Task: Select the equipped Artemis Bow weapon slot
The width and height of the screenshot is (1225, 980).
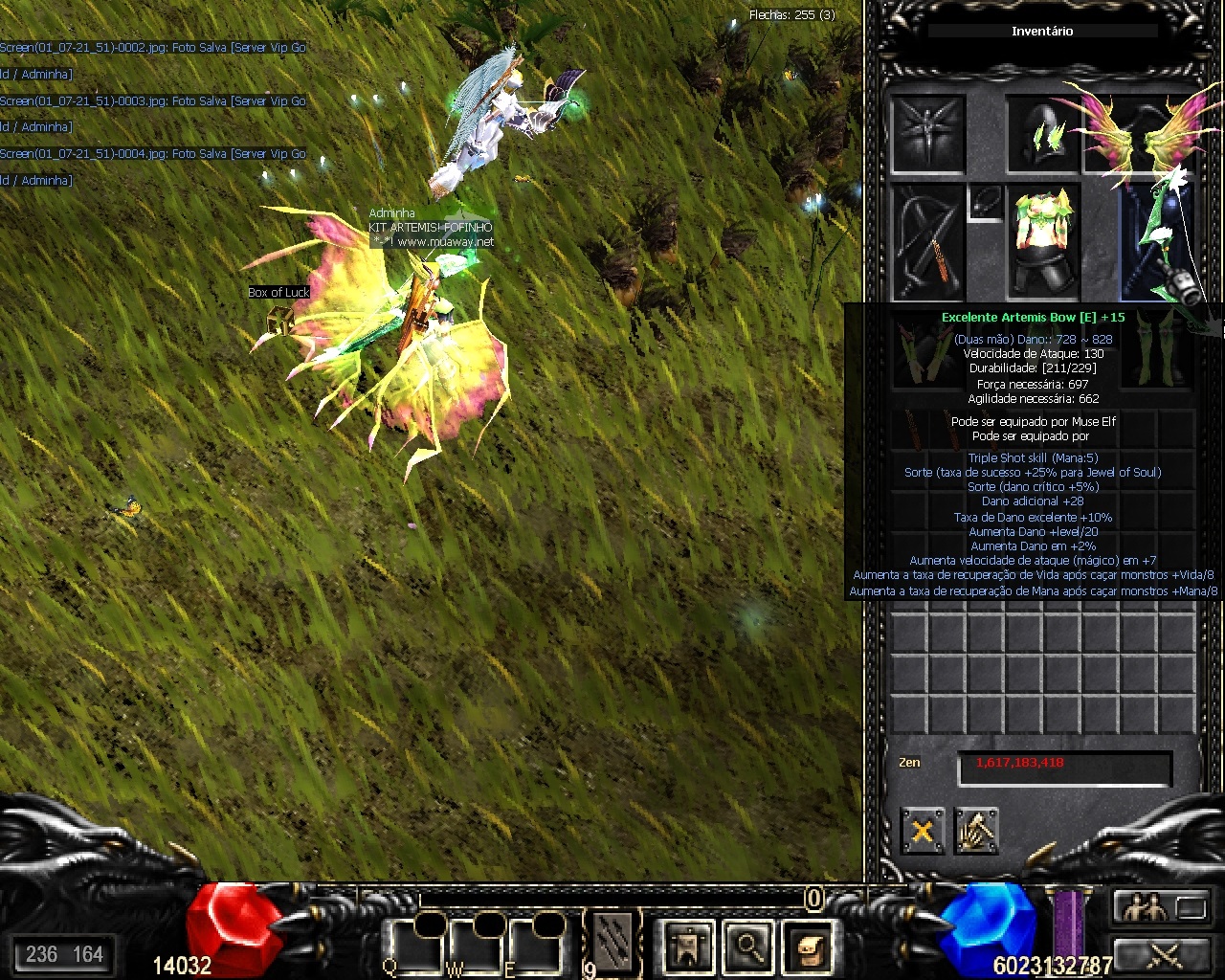Action: [x=1156, y=244]
